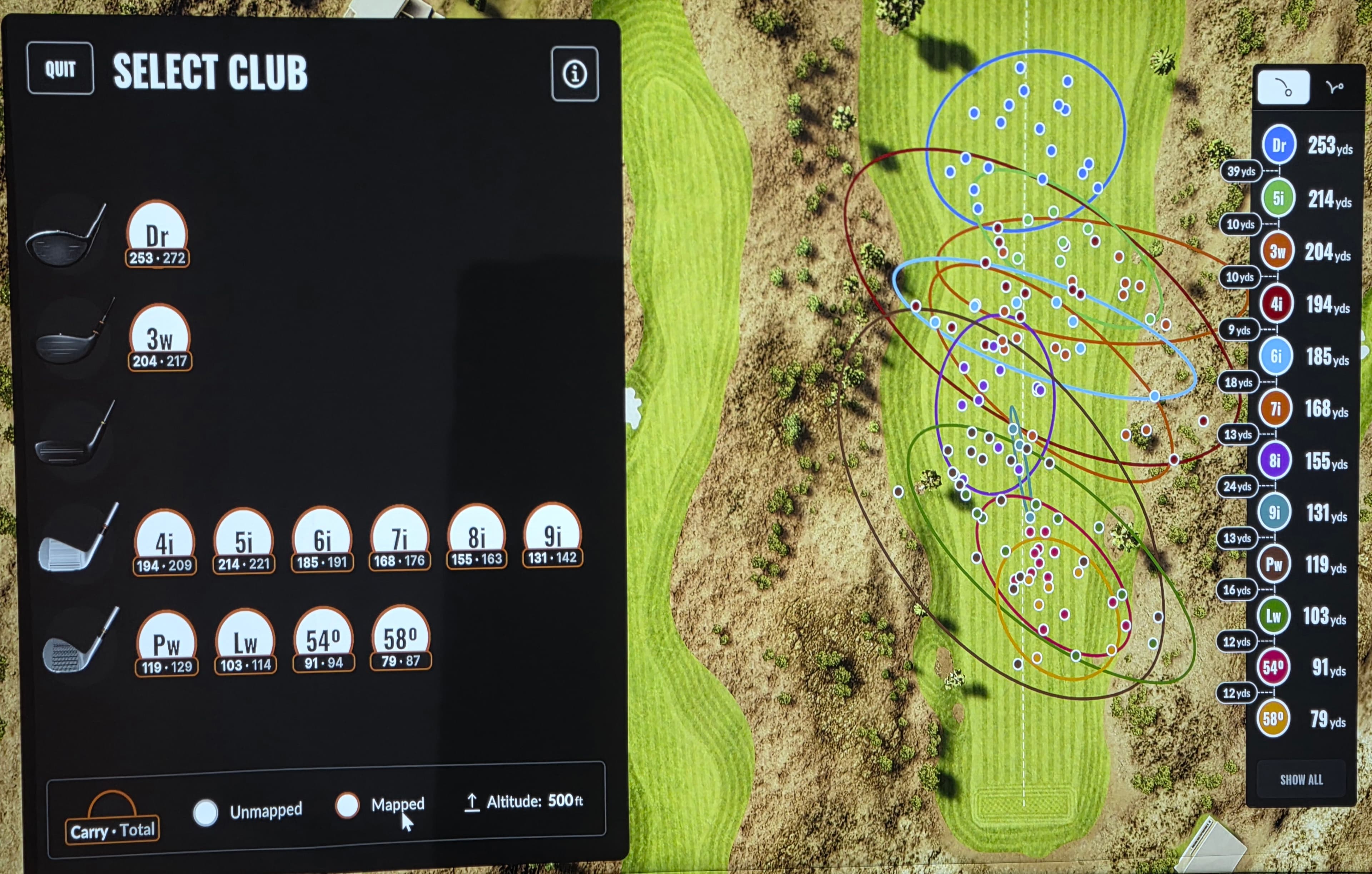Viewport: 1372px width, 874px height.
Task: Choose the 3-wood club badge
Action: [x=160, y=337]
